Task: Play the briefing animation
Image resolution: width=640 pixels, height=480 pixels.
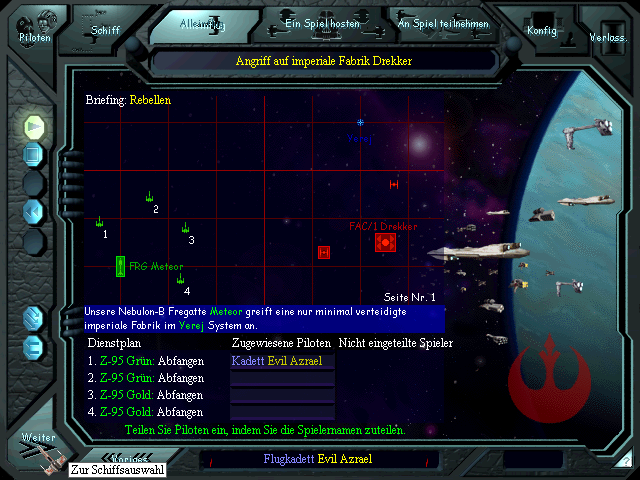Action: pyautogui.click(x=34, y=126)
